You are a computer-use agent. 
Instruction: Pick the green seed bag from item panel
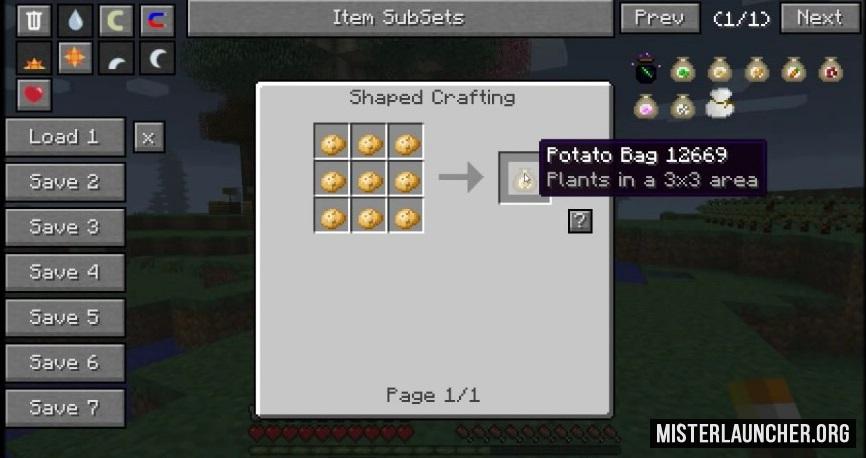[x=682, y=70]
